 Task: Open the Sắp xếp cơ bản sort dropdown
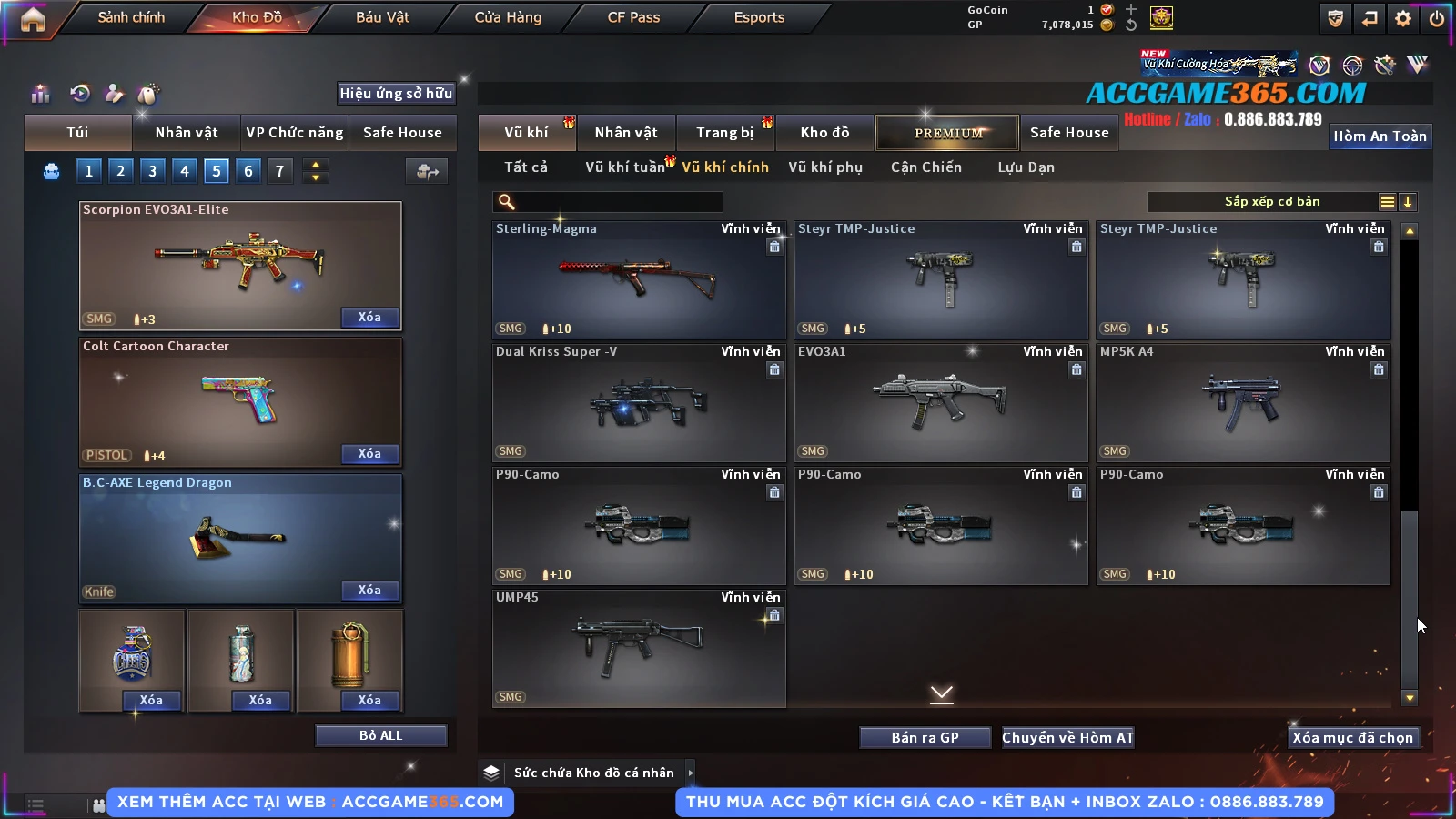click(x=1271, y=202)
